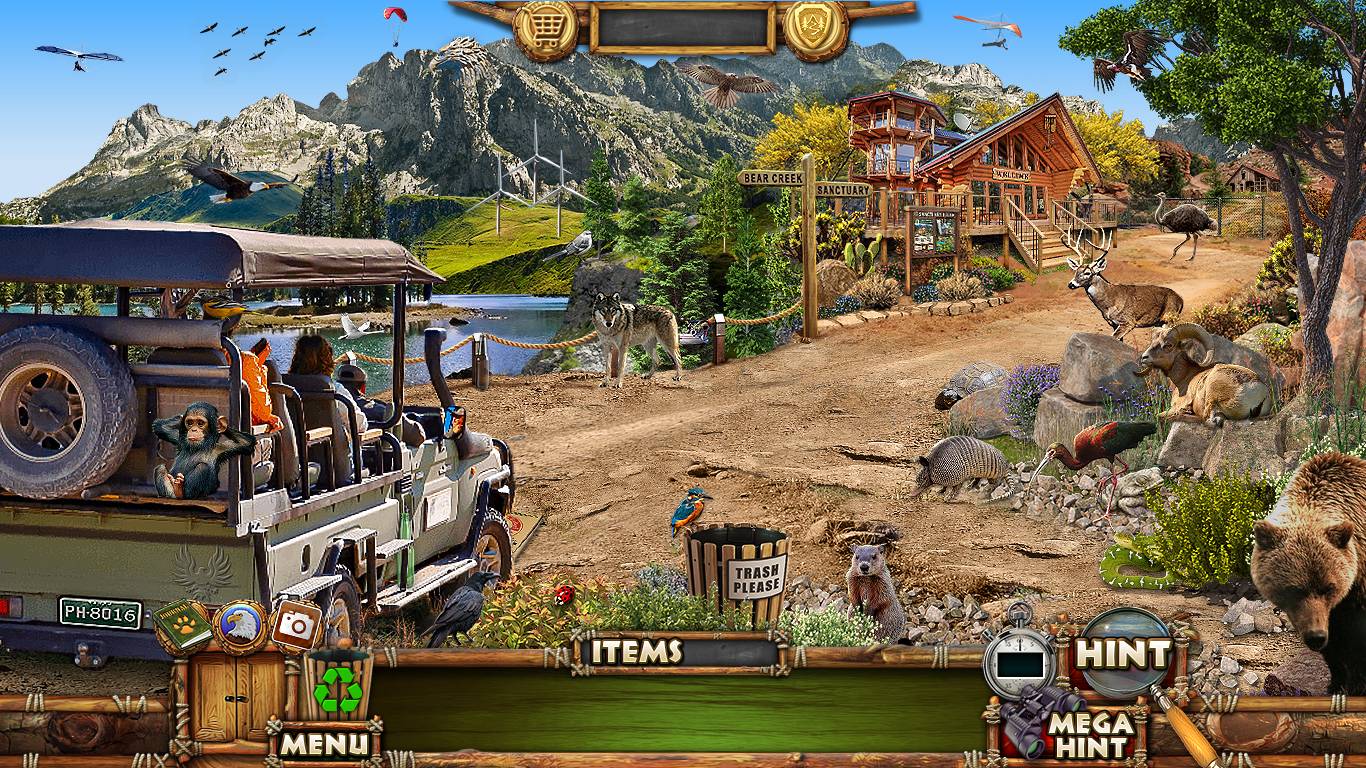Open the shopping cart store

546,28
